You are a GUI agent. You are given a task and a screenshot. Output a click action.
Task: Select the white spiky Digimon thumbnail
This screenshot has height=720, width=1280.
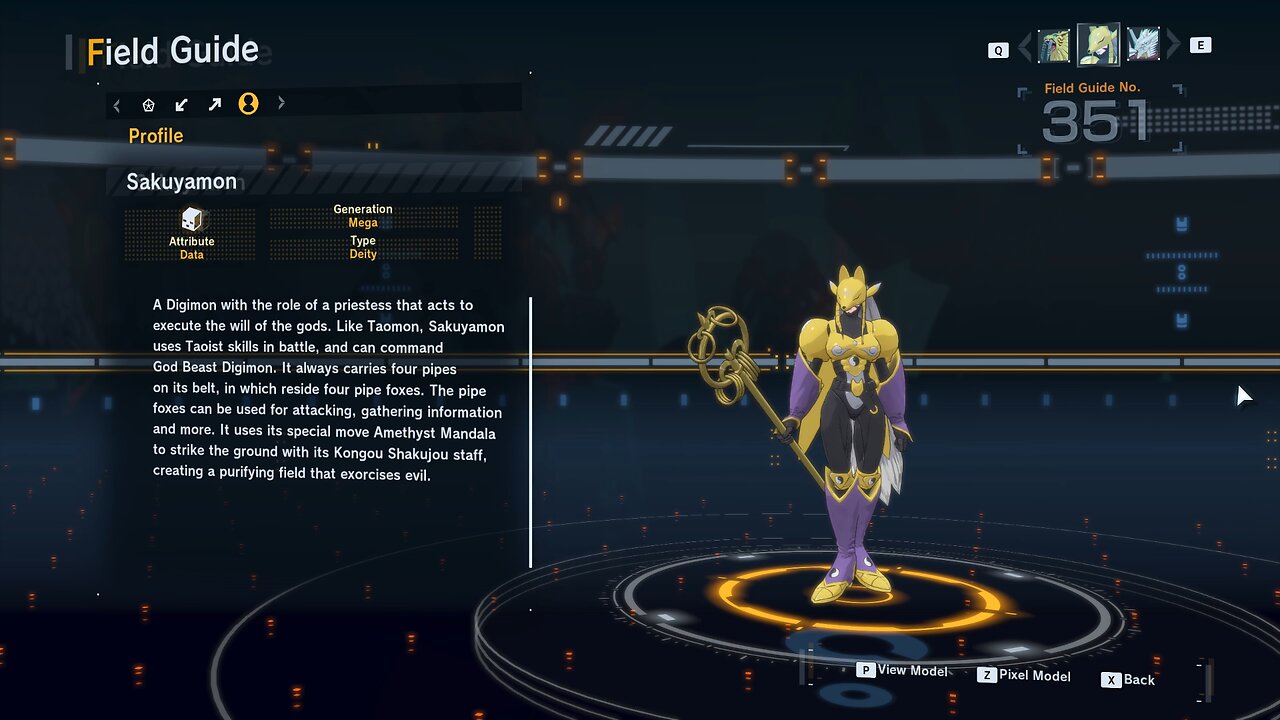coord(1143,45)
